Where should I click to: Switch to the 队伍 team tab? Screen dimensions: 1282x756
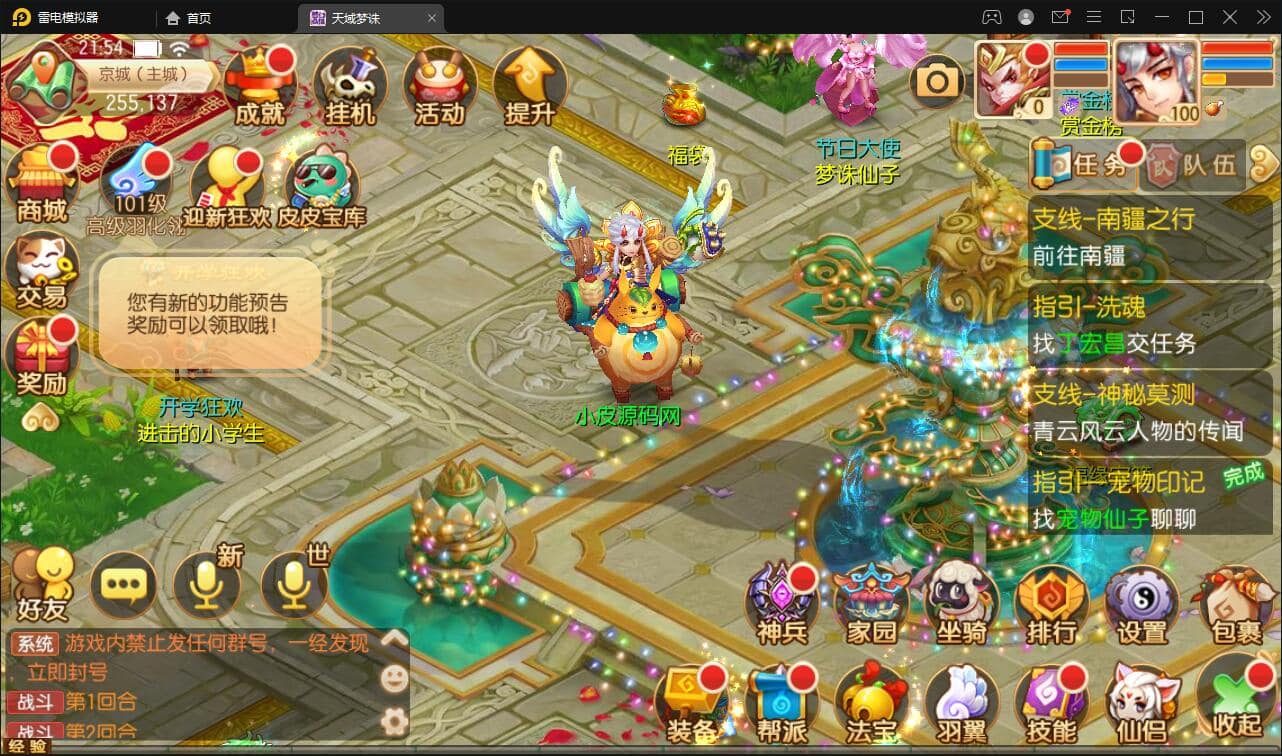point(1196,165)
